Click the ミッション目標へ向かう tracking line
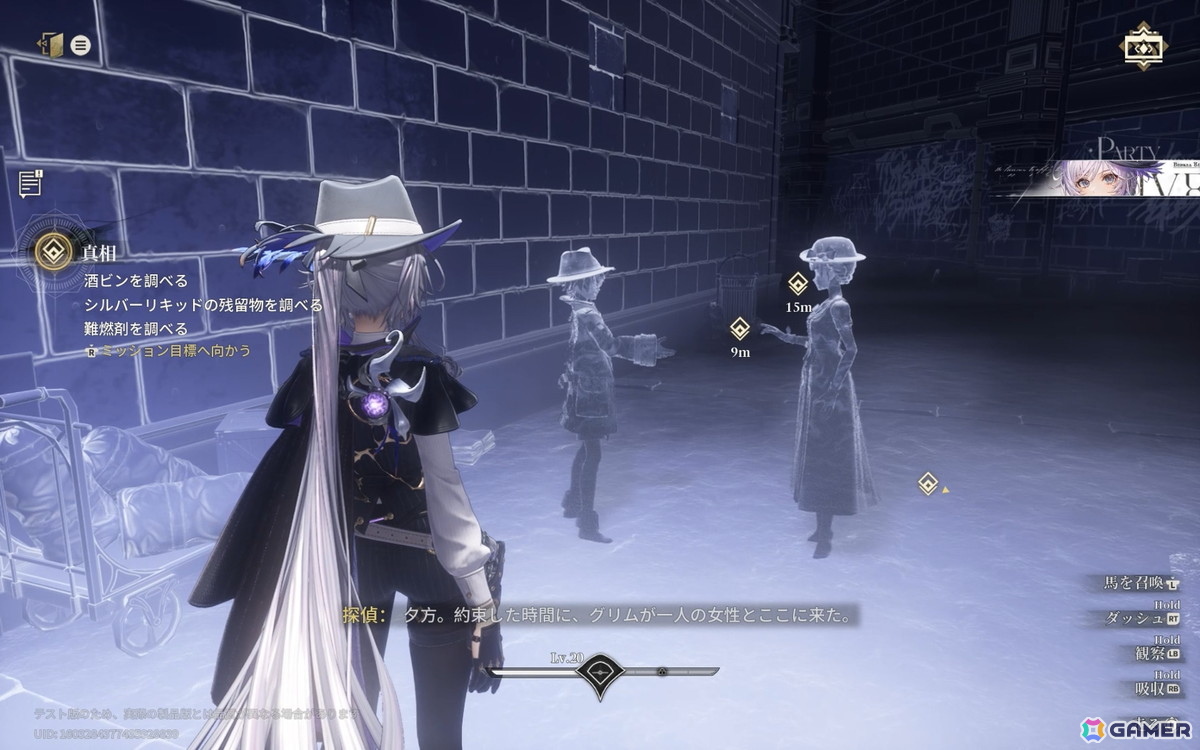The image size is (1200, 750). click(168, 351)
